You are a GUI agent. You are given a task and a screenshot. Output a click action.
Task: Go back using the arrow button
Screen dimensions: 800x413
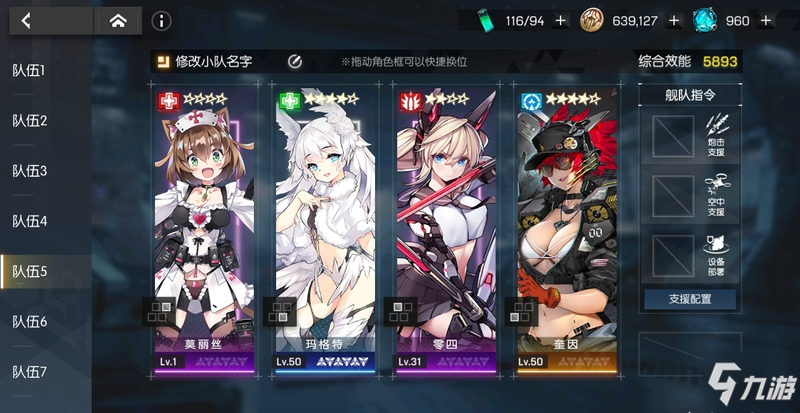click(27, 20)
